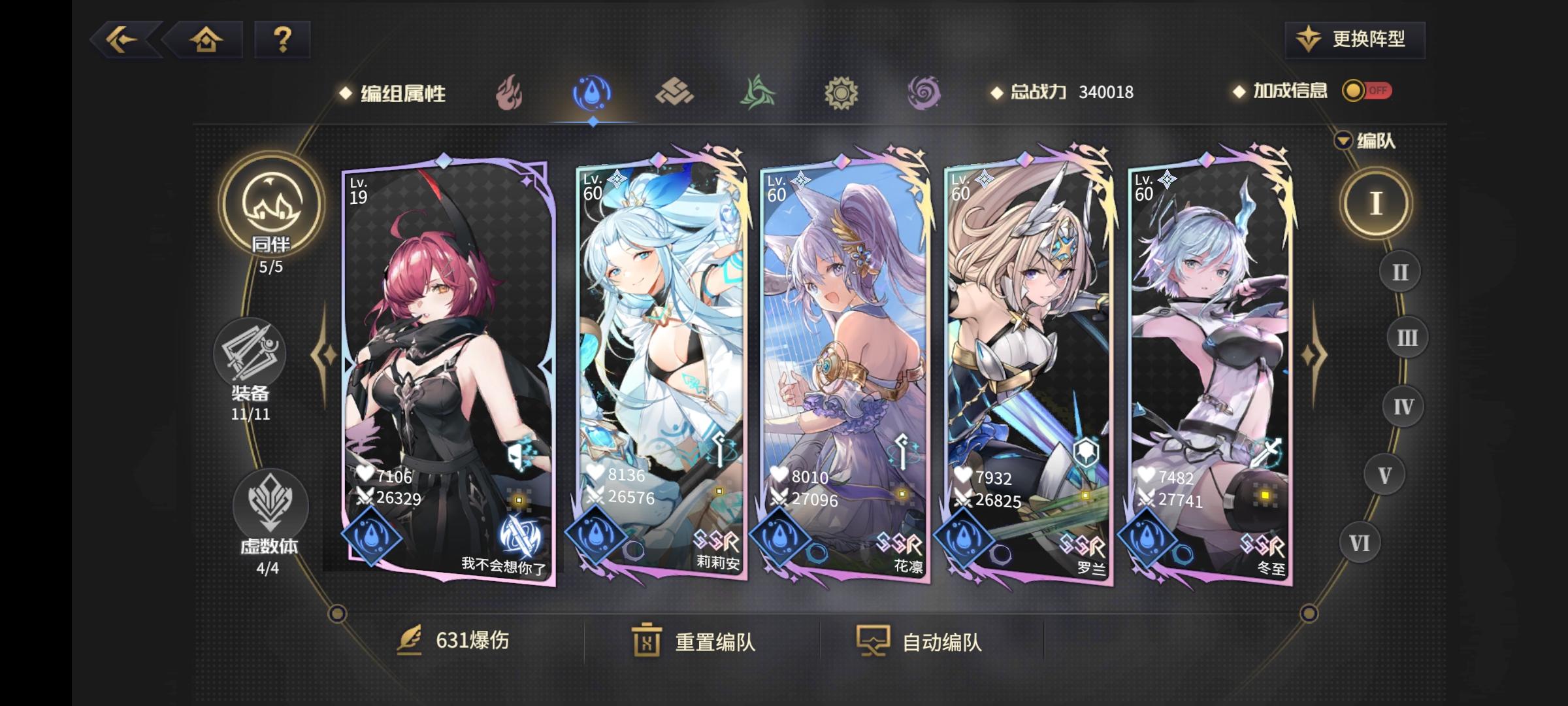This screenshot has height=706, width=1568.
Task: Click the help question mark icon
Action: tap(282, 41)
